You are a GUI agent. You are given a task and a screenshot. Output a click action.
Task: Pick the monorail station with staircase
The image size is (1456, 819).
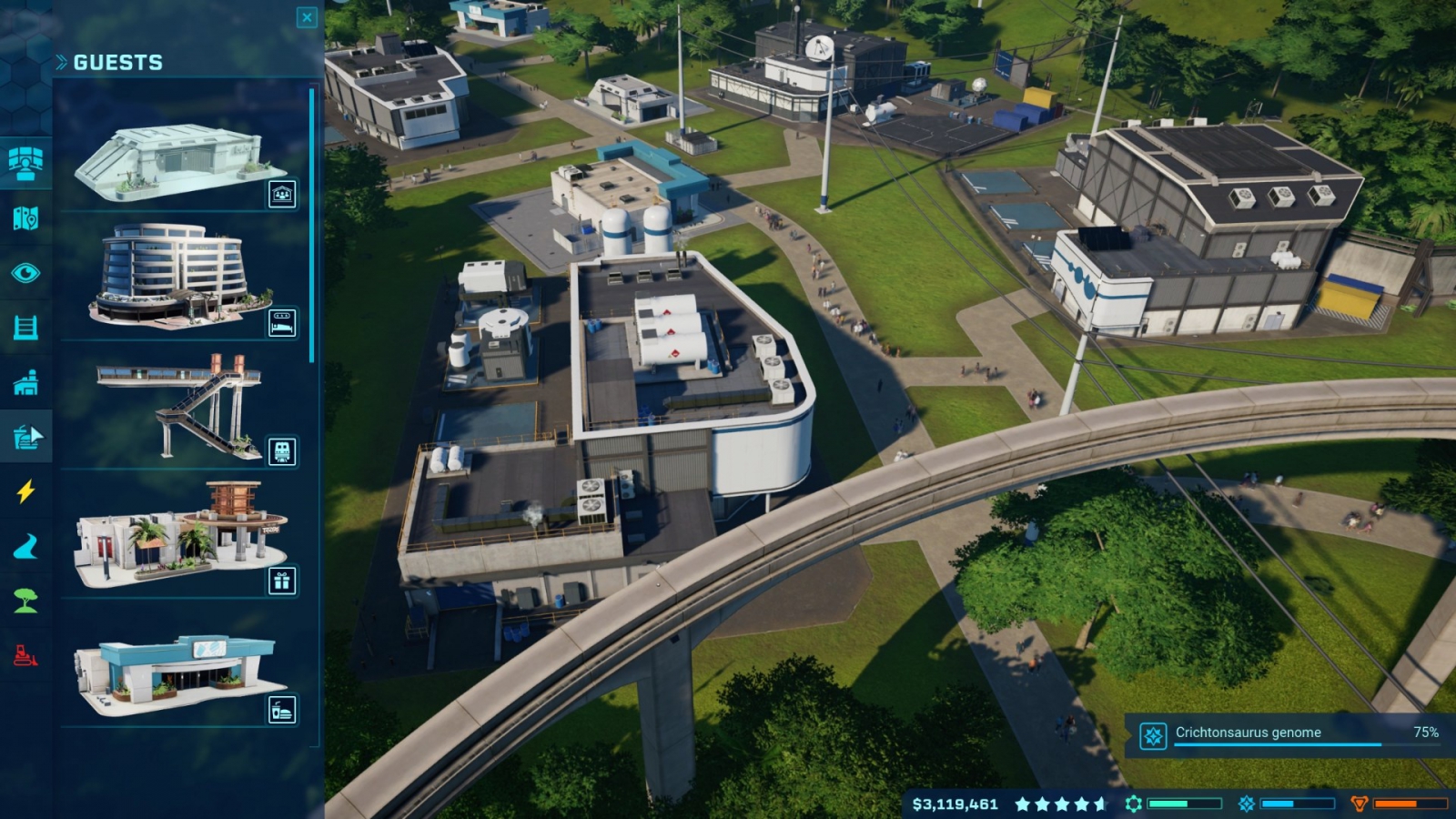click(180, 405)
